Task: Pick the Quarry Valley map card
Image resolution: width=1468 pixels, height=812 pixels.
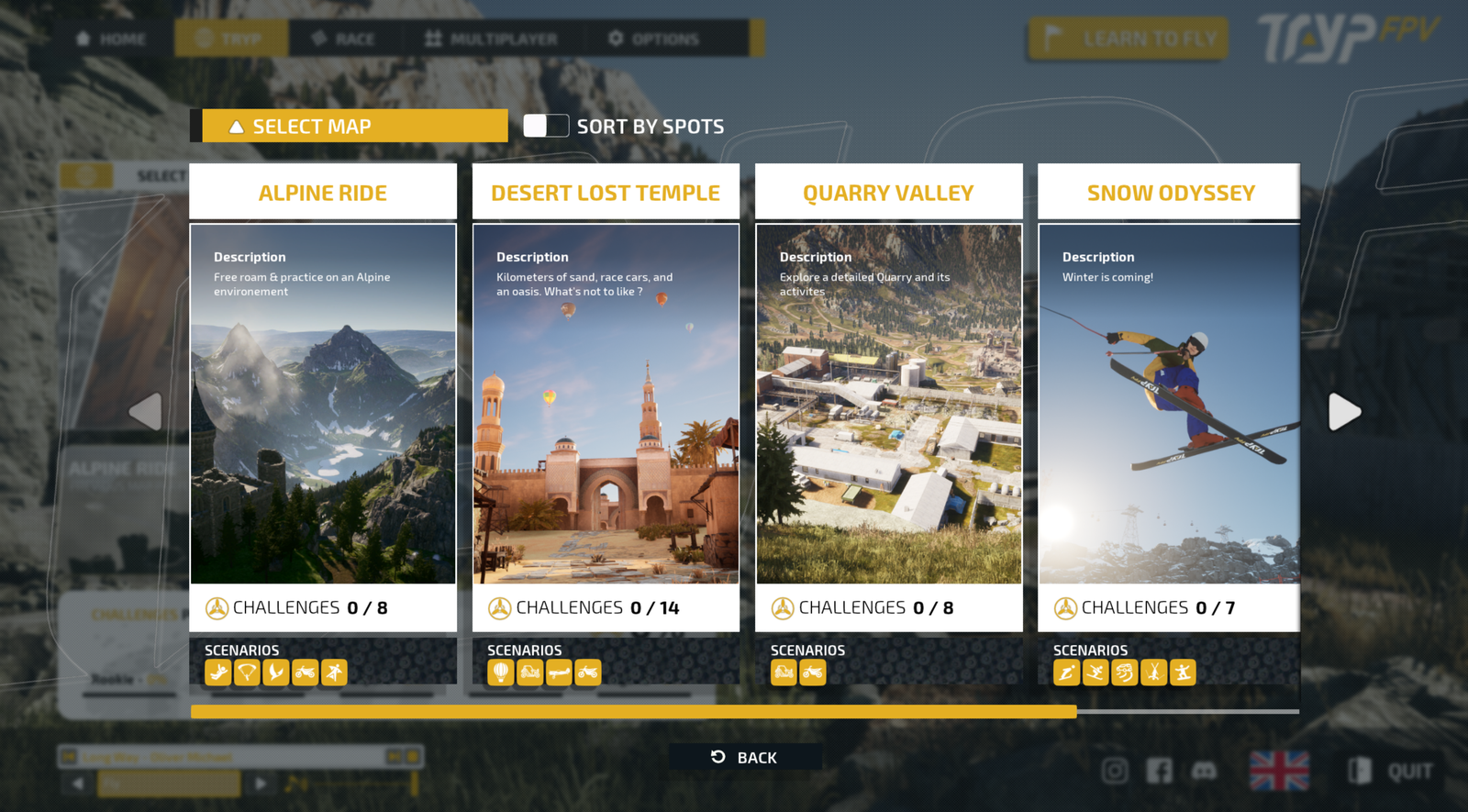Action: (888, 404)
